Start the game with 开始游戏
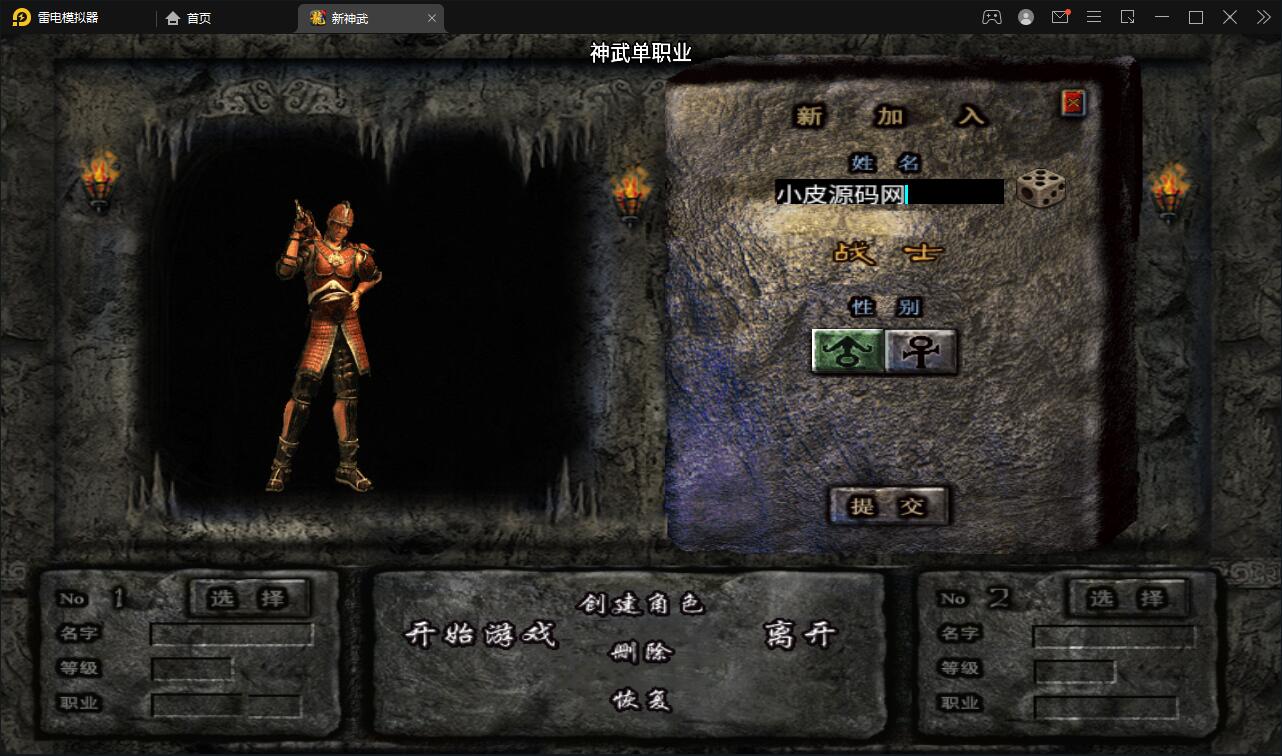The height and width of the screenshot is (756, 1282). coord(480,634)
